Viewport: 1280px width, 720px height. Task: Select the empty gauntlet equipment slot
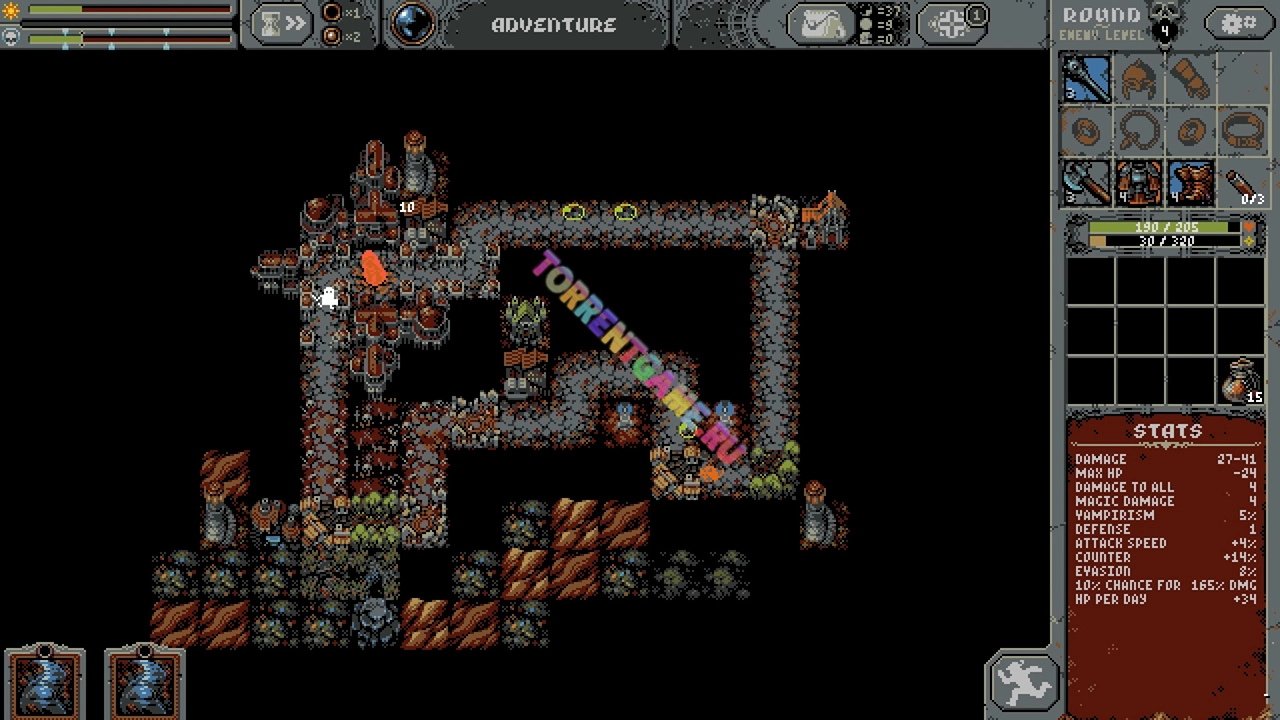pyautogui.click(x=1191, y=79)
